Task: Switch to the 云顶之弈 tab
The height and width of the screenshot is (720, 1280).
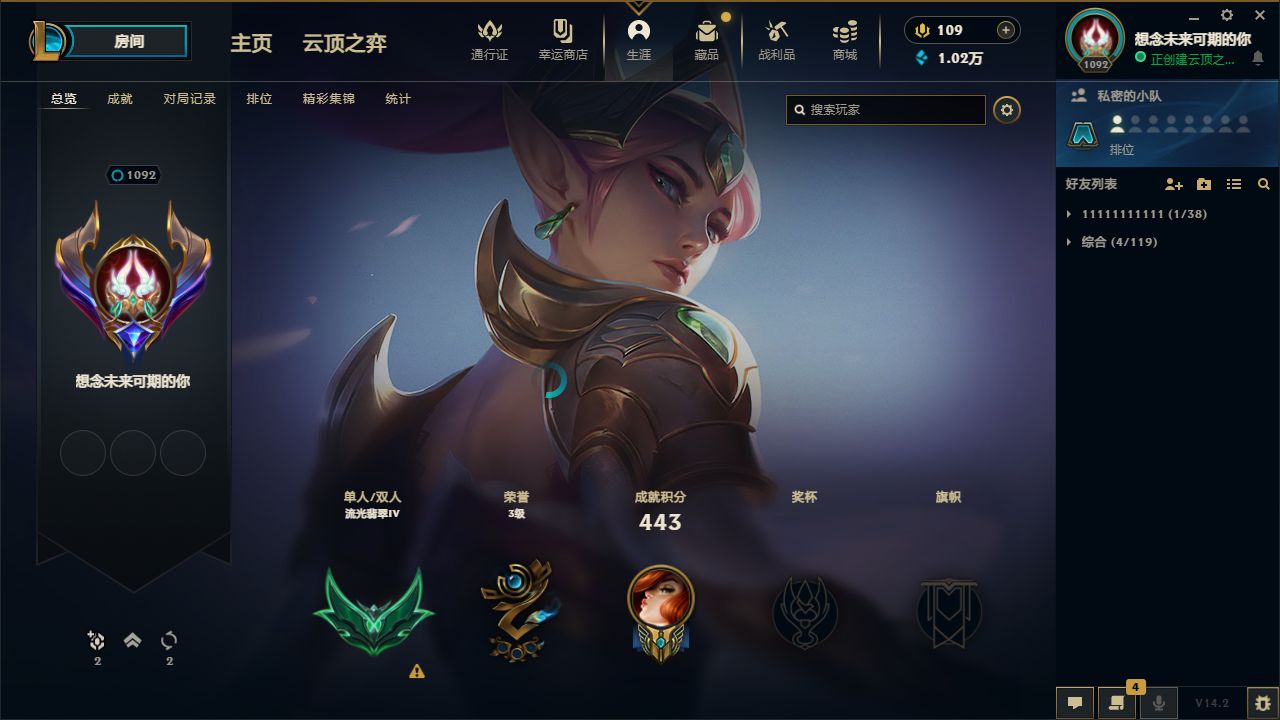Action: 344,44
